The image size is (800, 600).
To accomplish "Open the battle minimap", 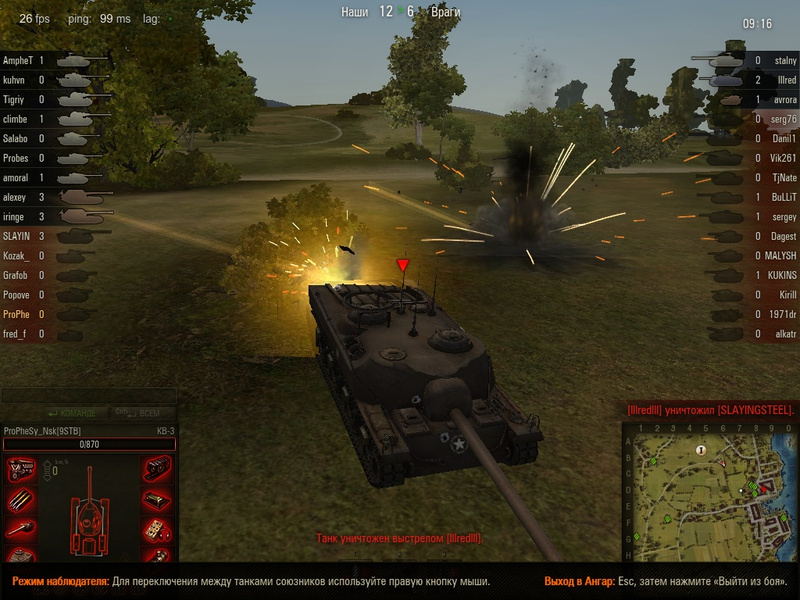I will click(x=709, y=491).
